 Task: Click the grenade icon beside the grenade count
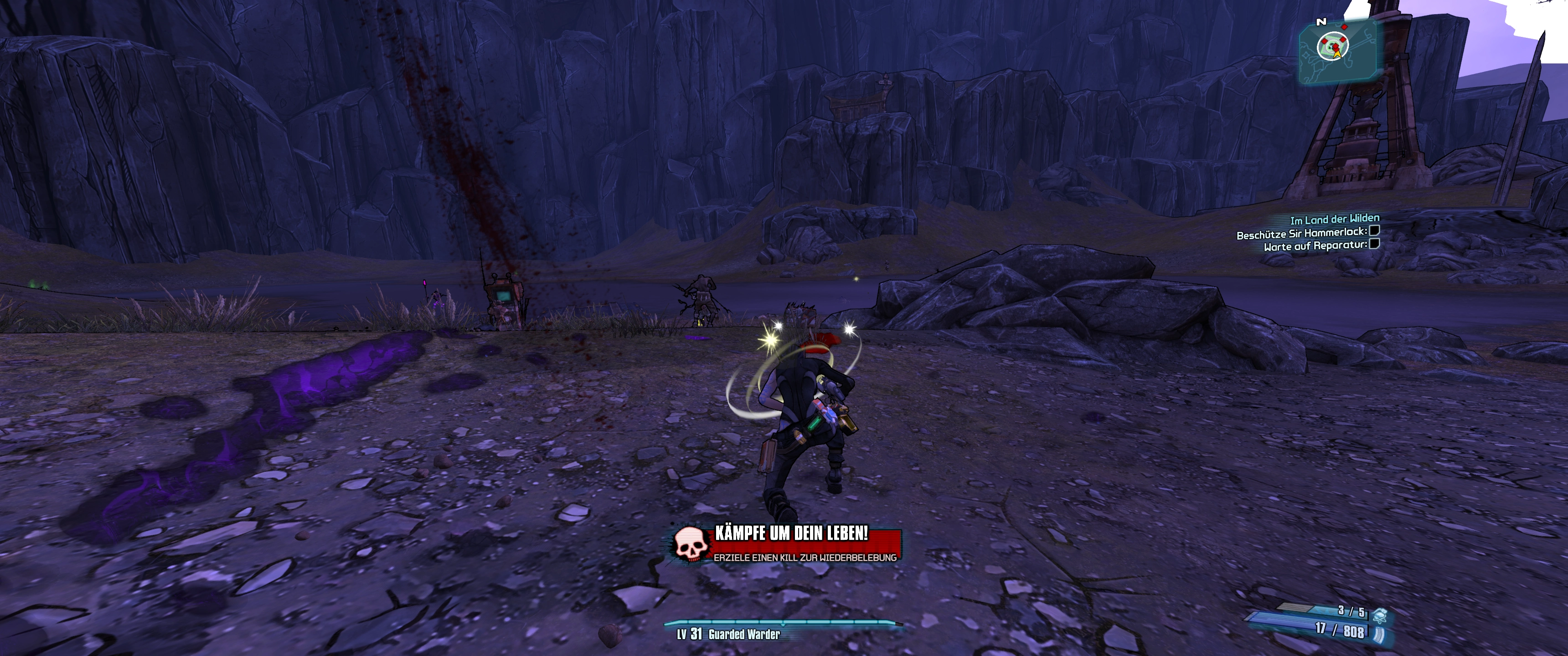point(1379,614)
